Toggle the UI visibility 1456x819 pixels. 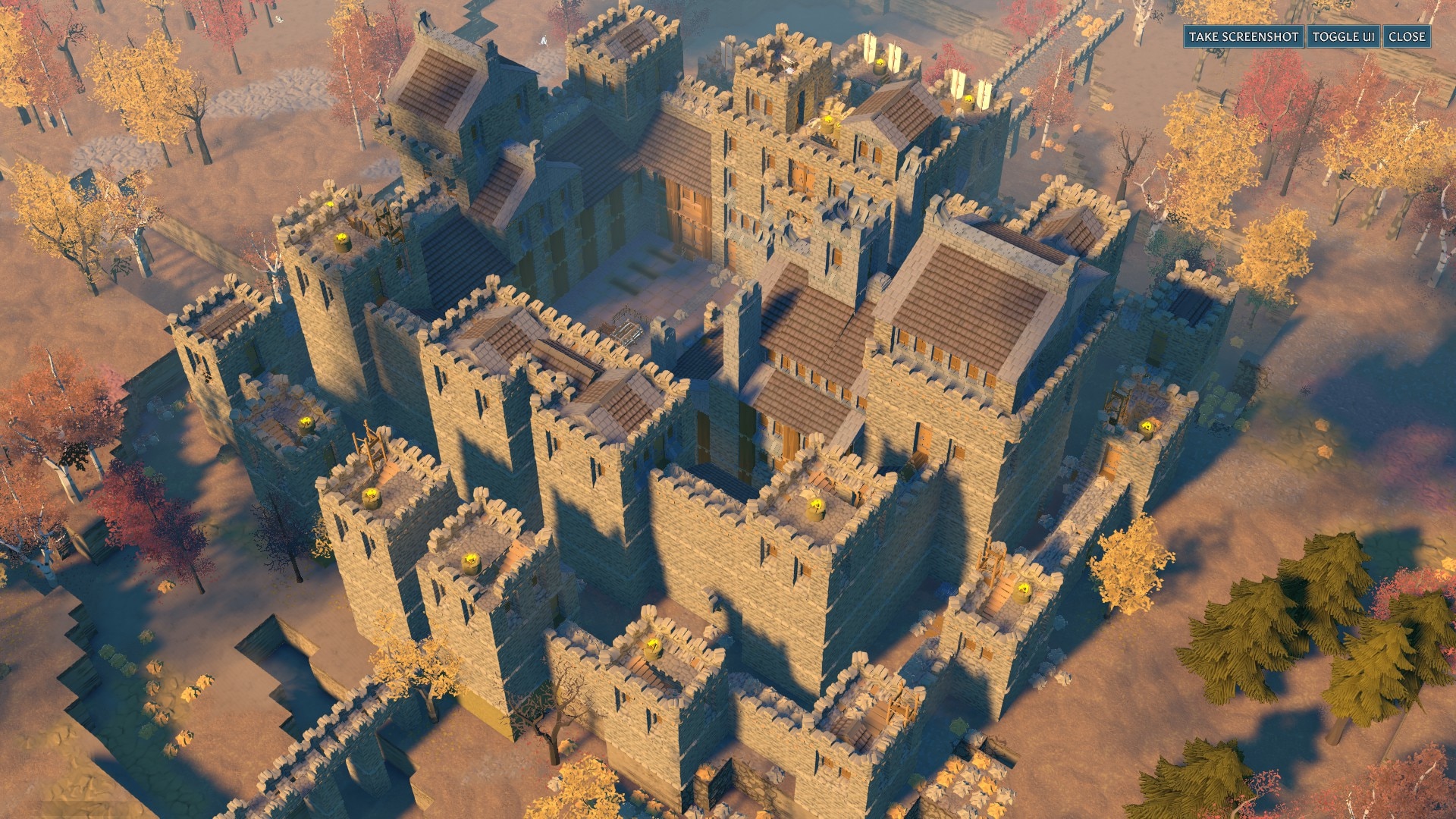[x=1343, y=36]
